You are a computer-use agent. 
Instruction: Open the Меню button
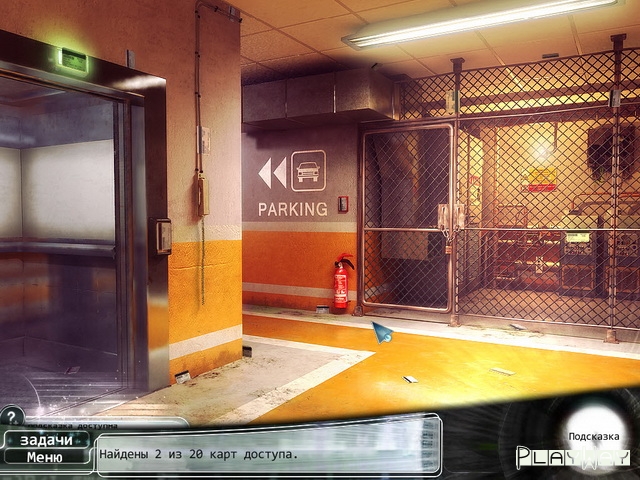45,458
